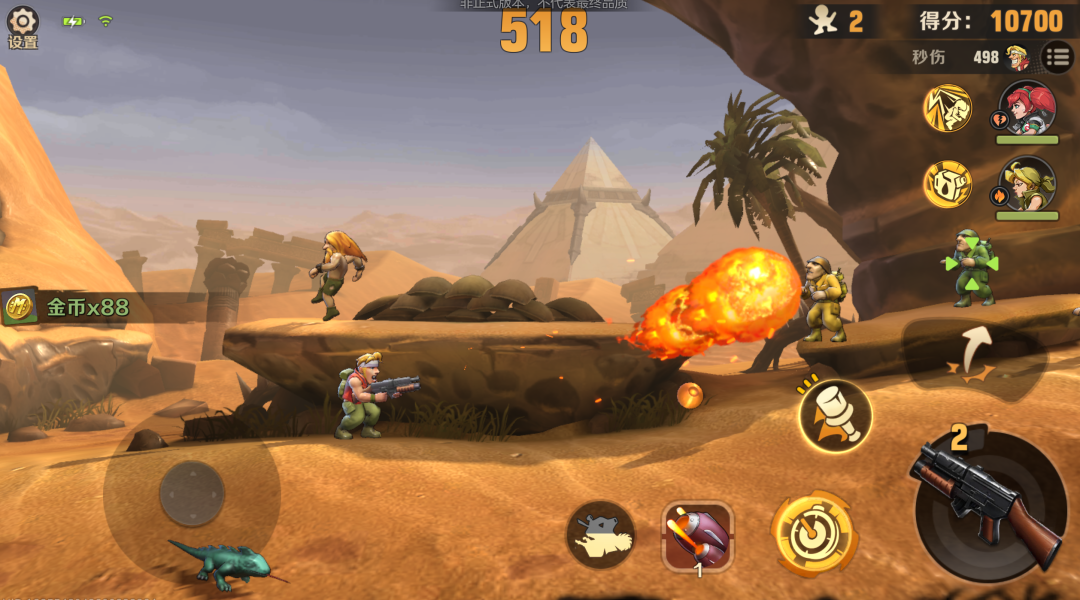Open the list menu beside the damage readout
The image size is (1080, 600).
tap(1057, 57)
